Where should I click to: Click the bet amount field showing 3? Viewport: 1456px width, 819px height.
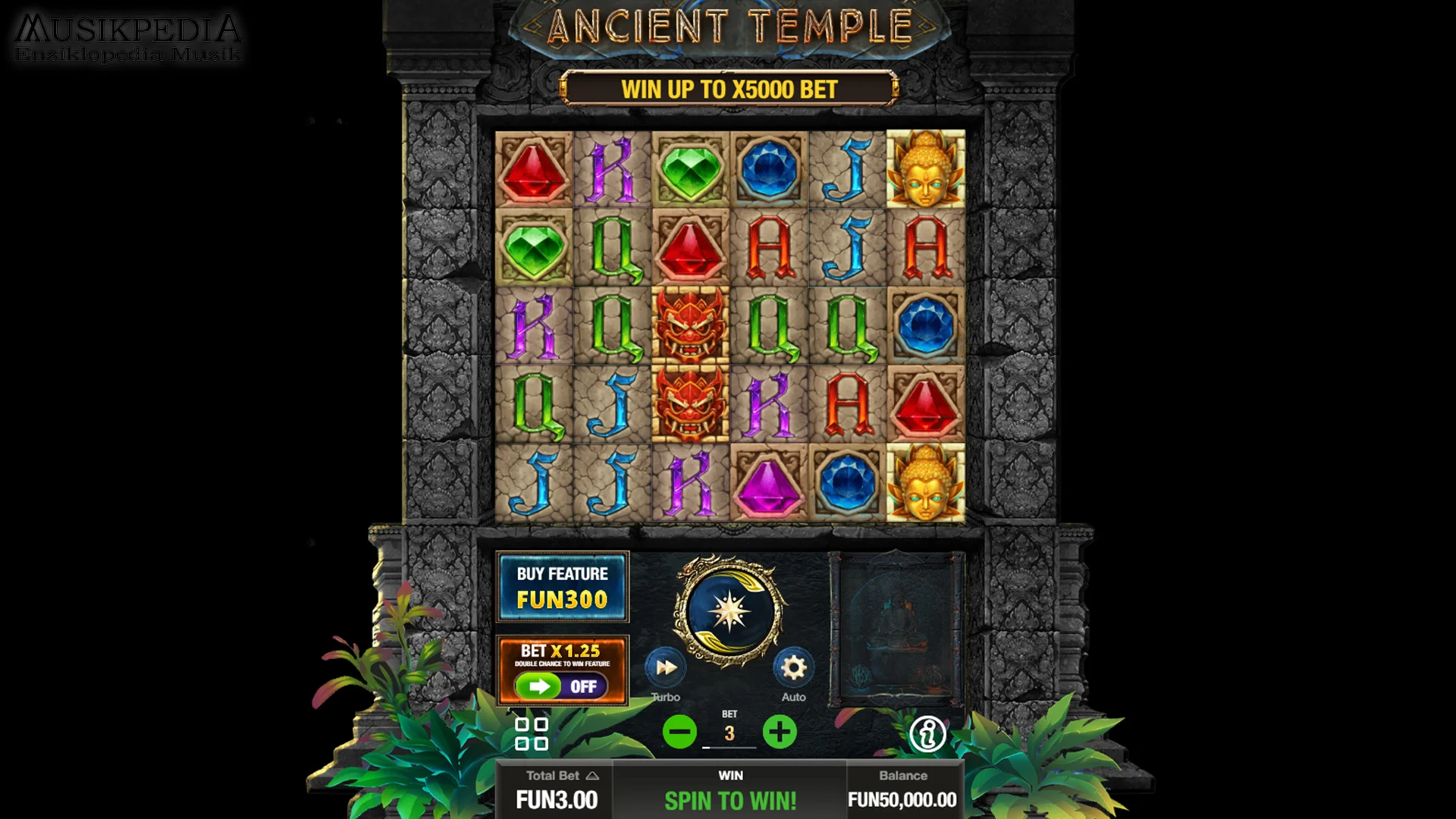point(730,732)
